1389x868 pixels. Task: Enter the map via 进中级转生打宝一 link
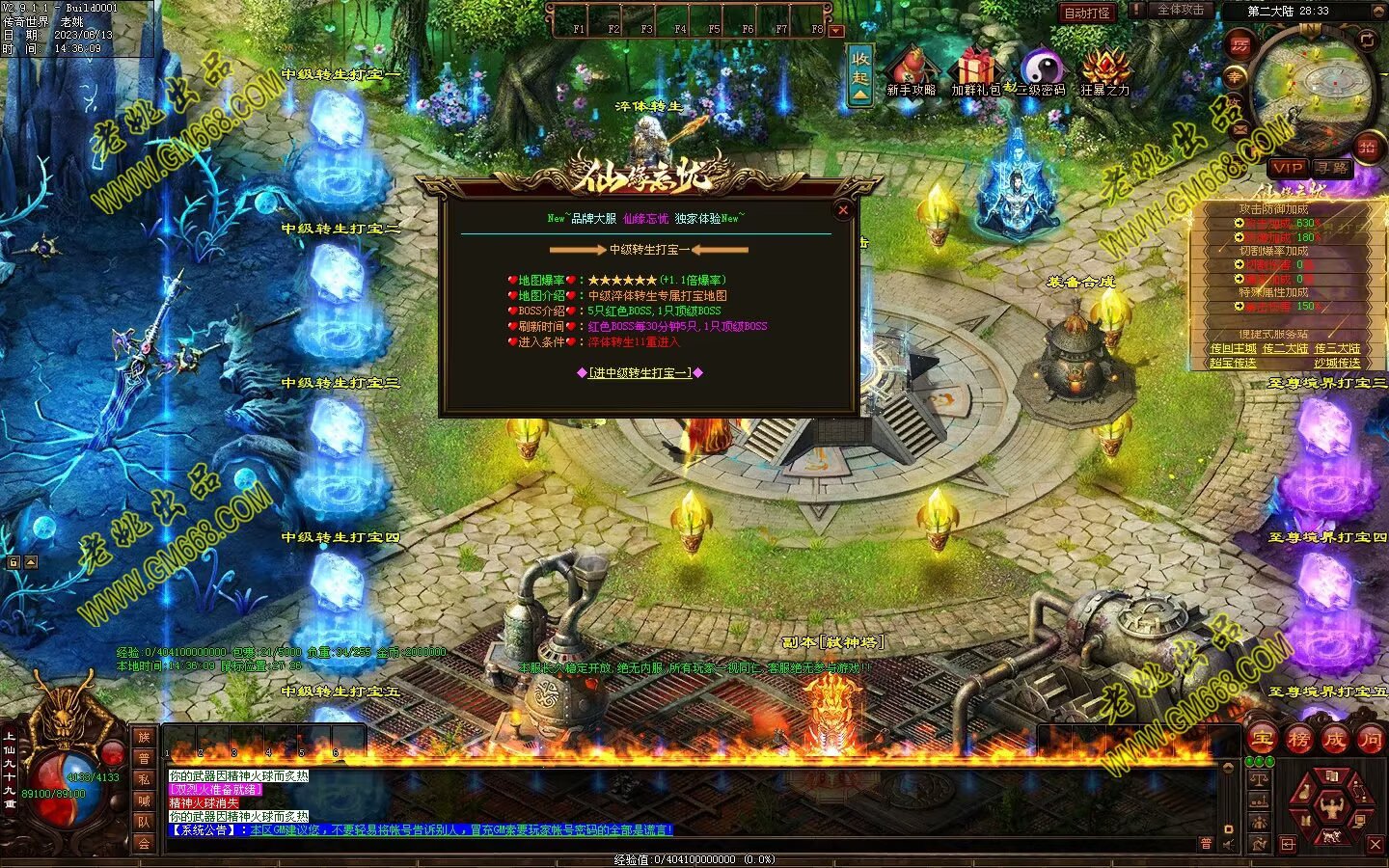(x=640, y=372)
